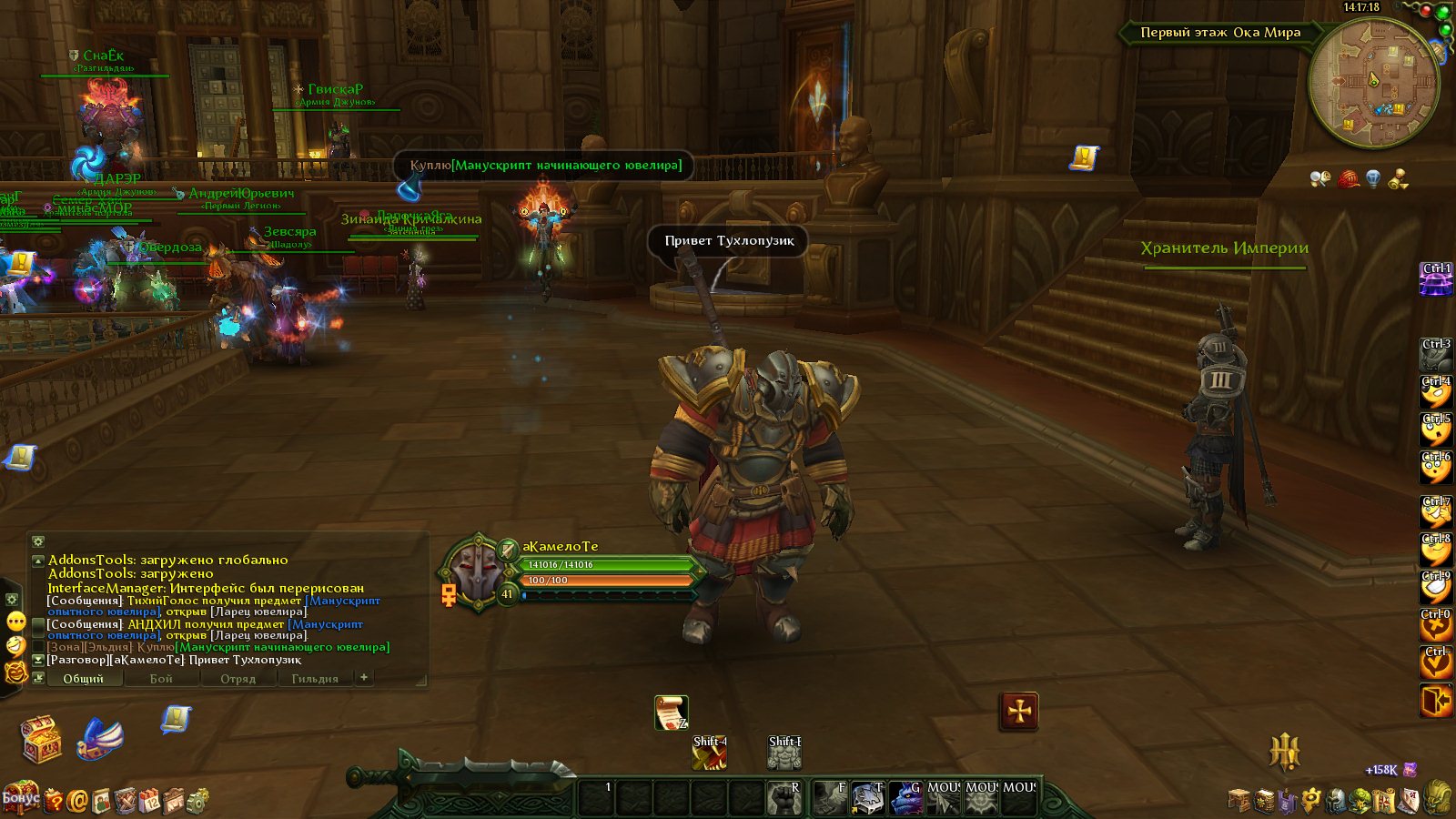Viewport: 1456px width, 819px height.
Task: Click the red button with golden cross
Action: [1019, 711]
